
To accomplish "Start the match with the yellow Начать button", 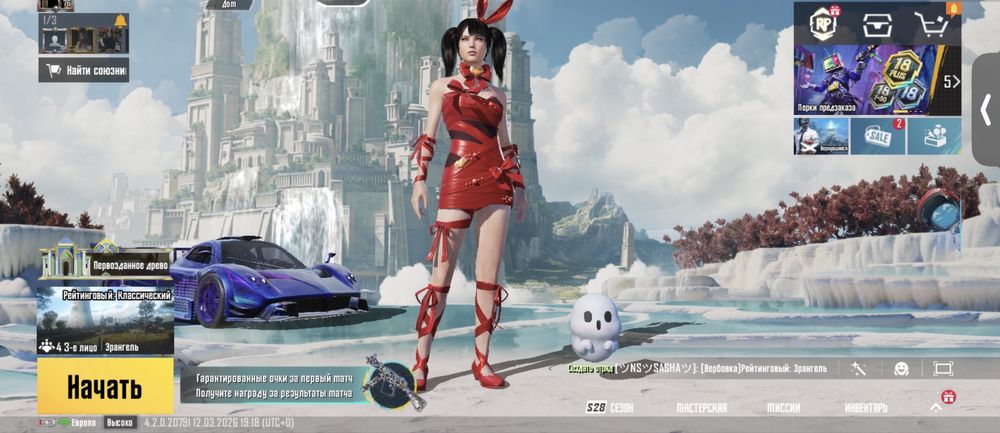I will point(105,388).
